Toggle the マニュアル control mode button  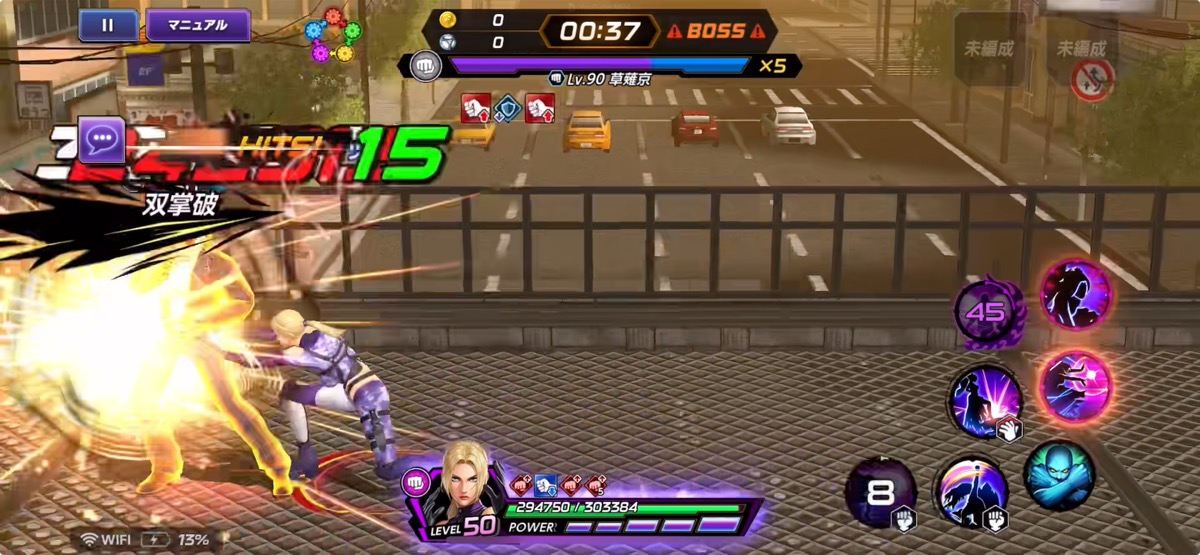(x=198, y=25)
